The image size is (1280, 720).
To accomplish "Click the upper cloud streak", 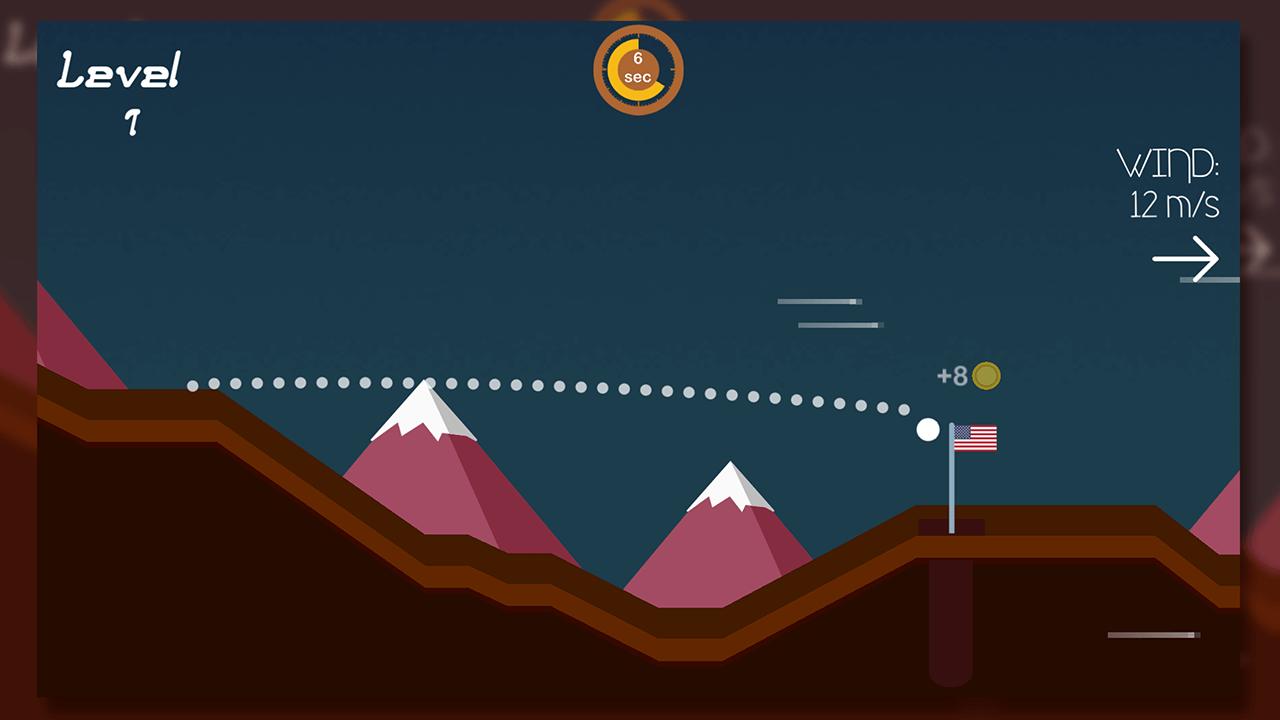I will click(x=818, y=301).
